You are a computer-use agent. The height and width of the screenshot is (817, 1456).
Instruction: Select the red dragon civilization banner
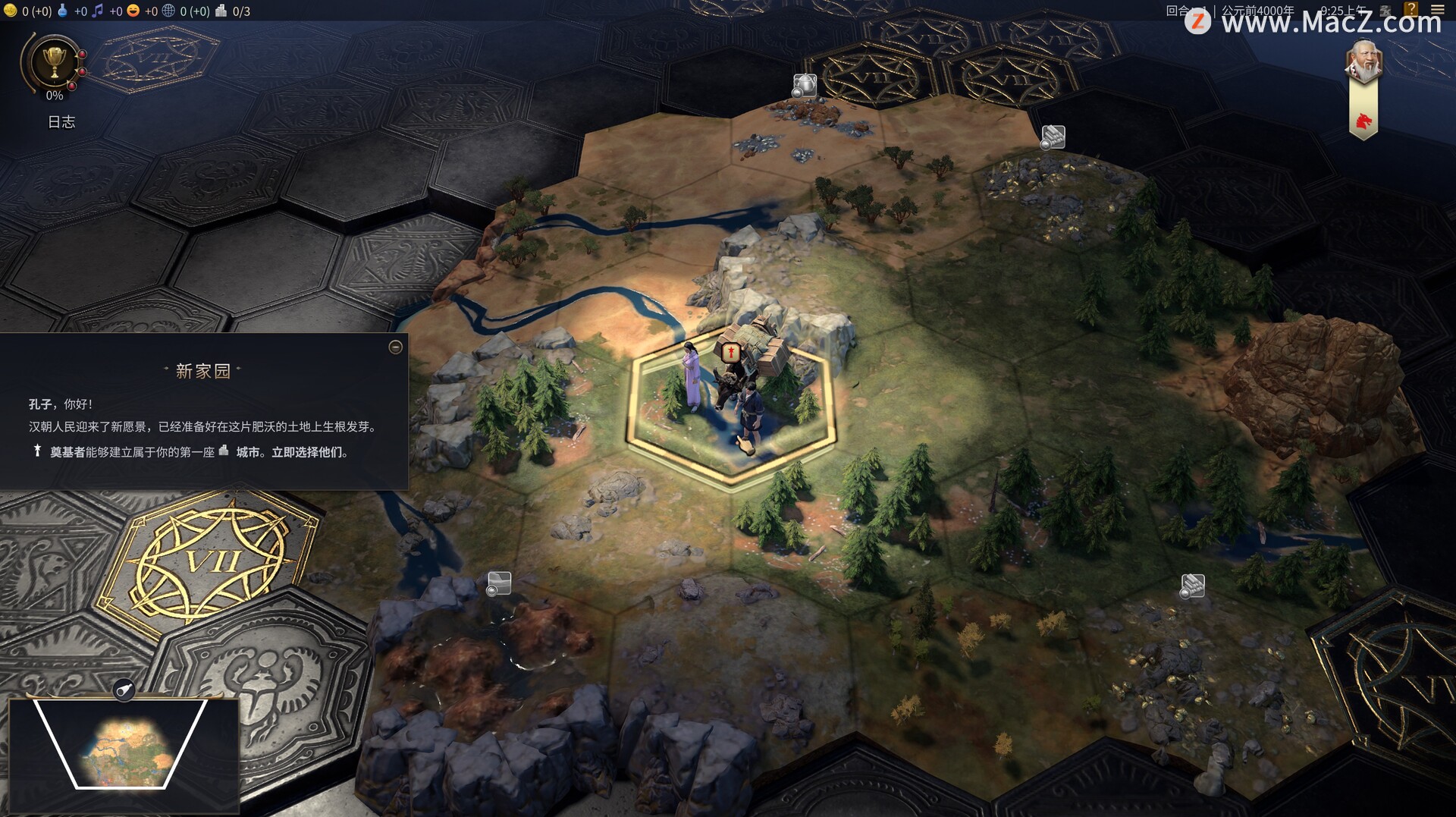[1363, 120]
